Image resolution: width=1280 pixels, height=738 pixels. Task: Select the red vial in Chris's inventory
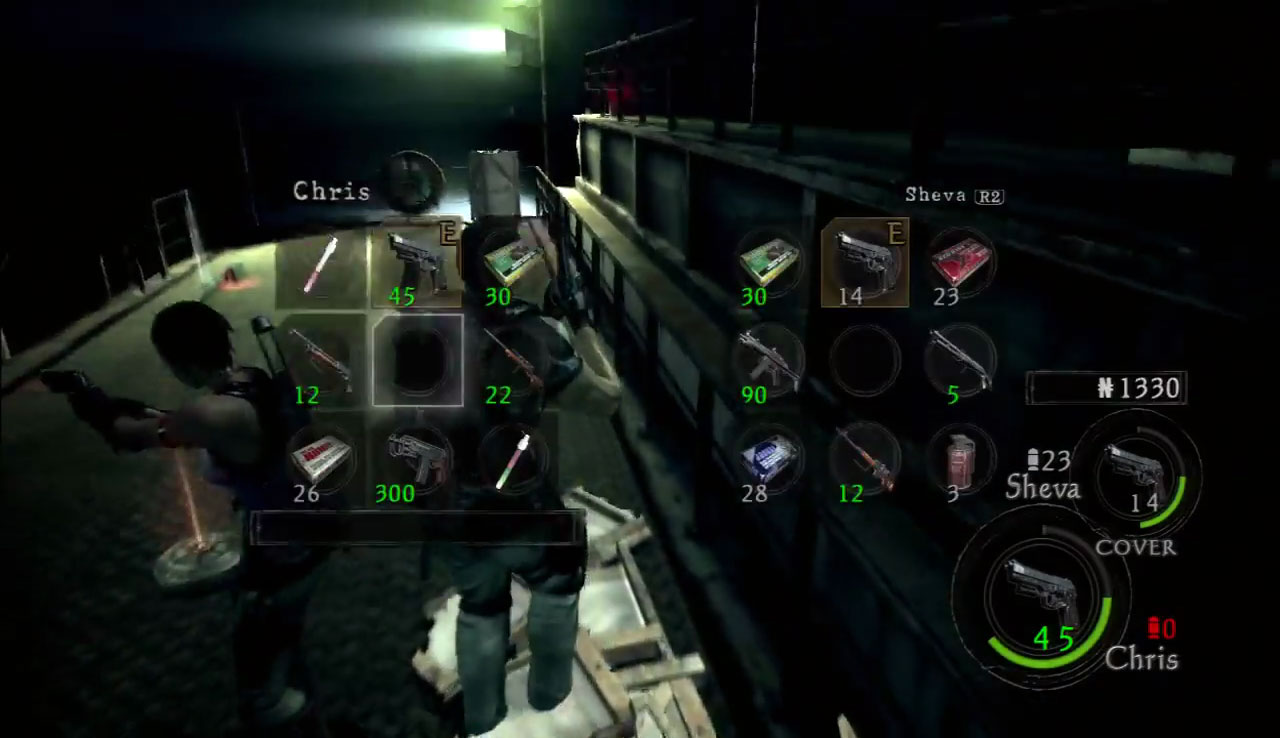321,264
